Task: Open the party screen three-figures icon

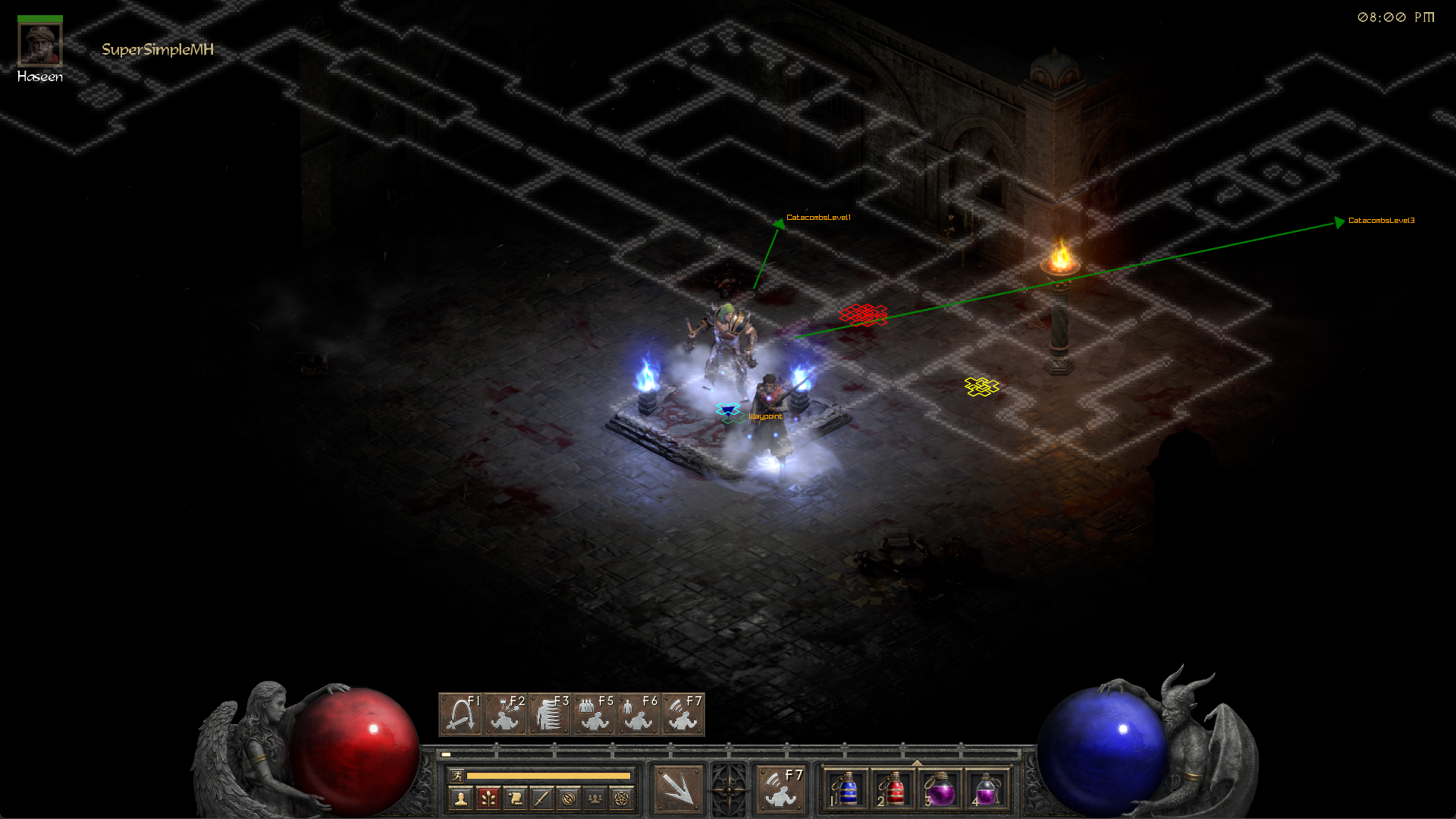Action: coord(595,798)
